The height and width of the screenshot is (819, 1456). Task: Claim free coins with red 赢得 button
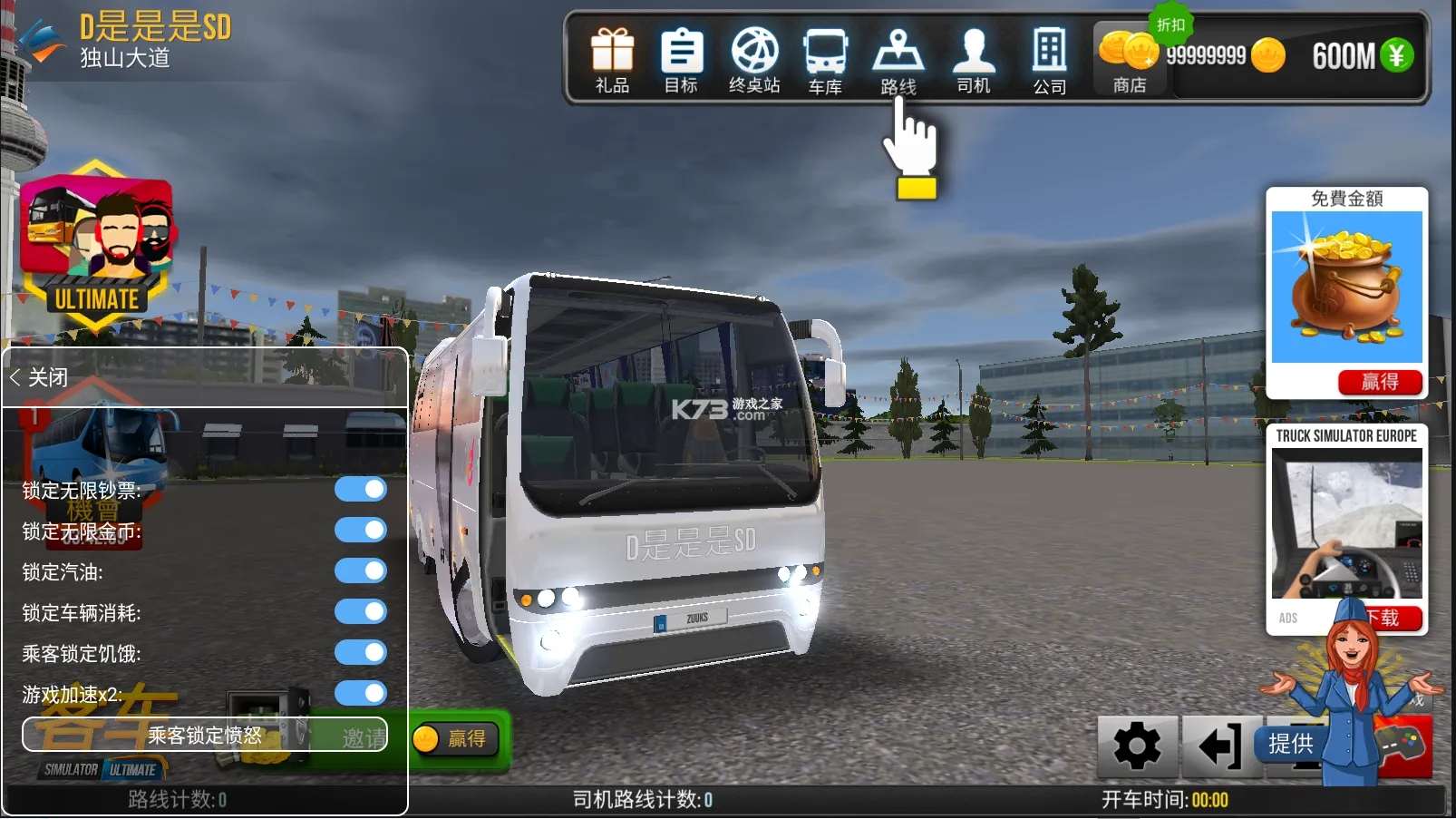(1379, 382)
